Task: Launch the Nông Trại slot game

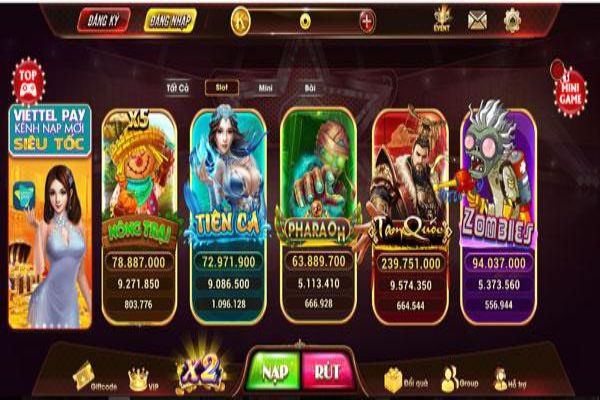Action: [139, 180]
